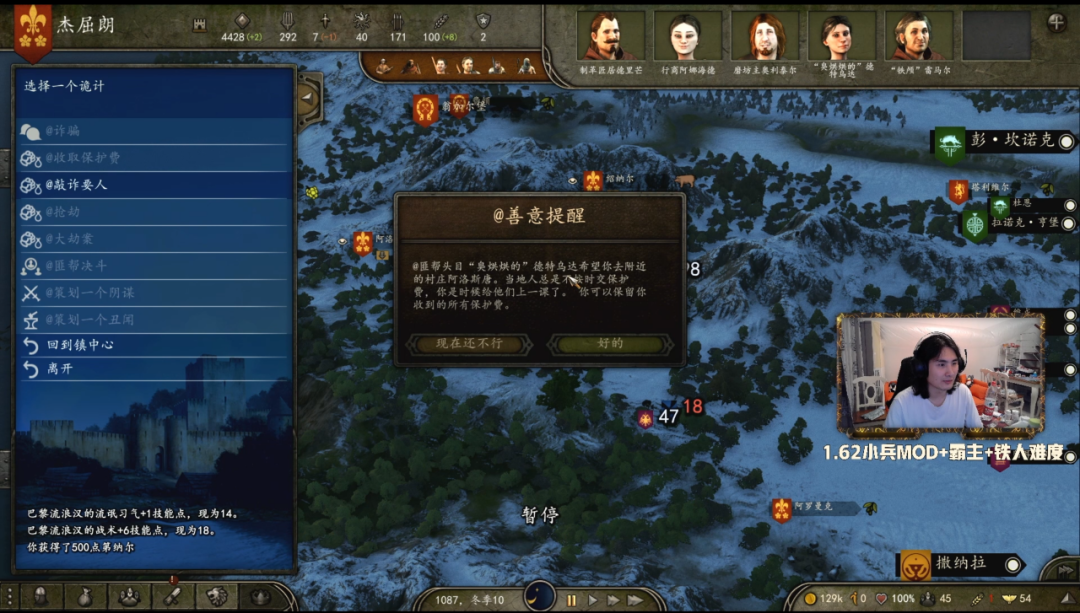Confirm the reminder with 好的
1080x613 pixels.
pyautogui.click(x=610, y=344)
